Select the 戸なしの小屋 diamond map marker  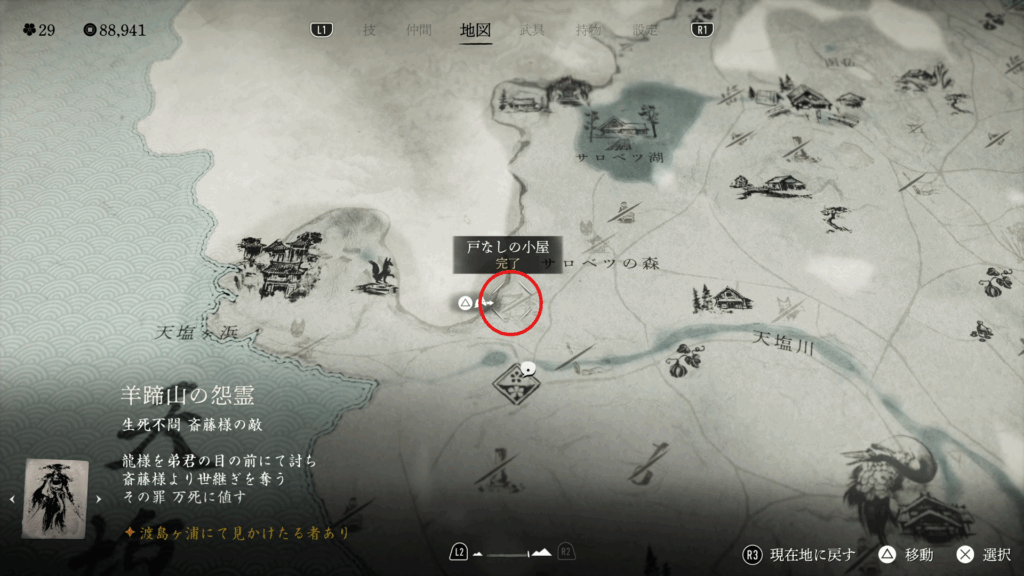(x=511, y=301)
